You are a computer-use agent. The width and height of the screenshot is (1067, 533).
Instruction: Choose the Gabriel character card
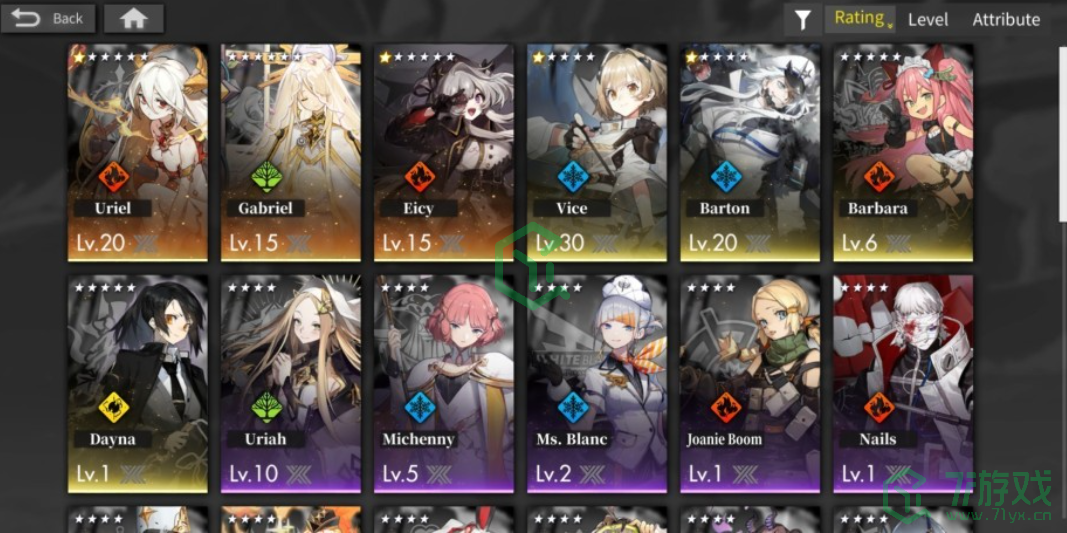click(x=291, y=150)
